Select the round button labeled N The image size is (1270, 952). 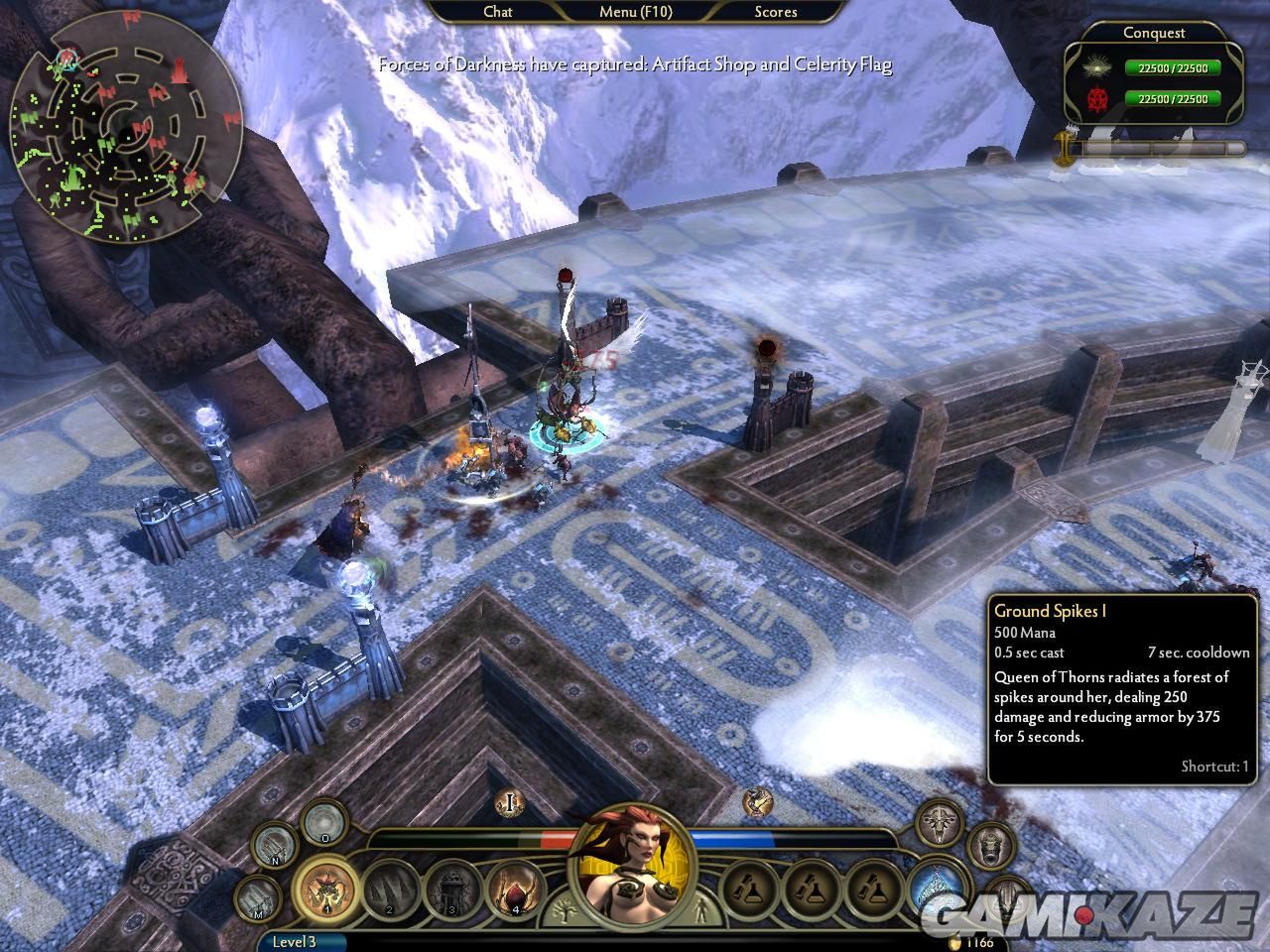pos(274,846)
